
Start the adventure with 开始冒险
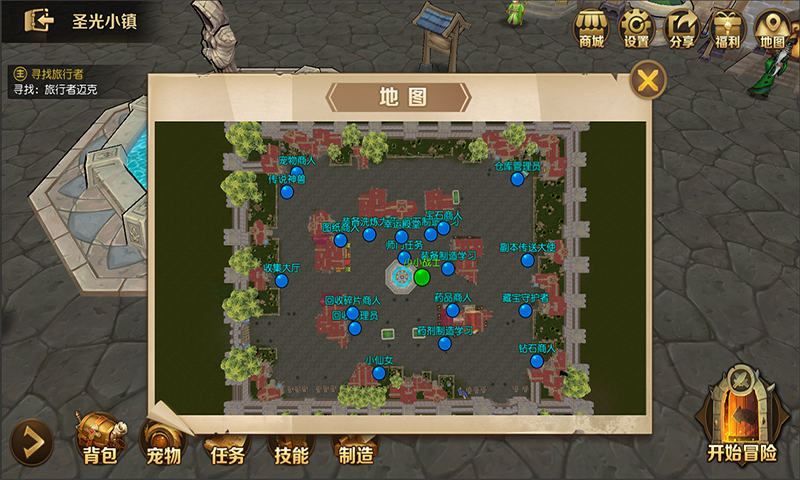(x=741, y=420)
